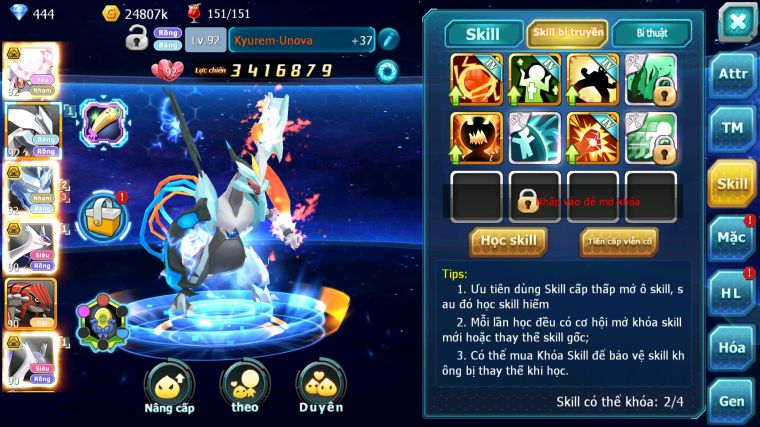This screenshot has height=427, width=760.
Task: Open the HL side tab
Action: [732, 292]
